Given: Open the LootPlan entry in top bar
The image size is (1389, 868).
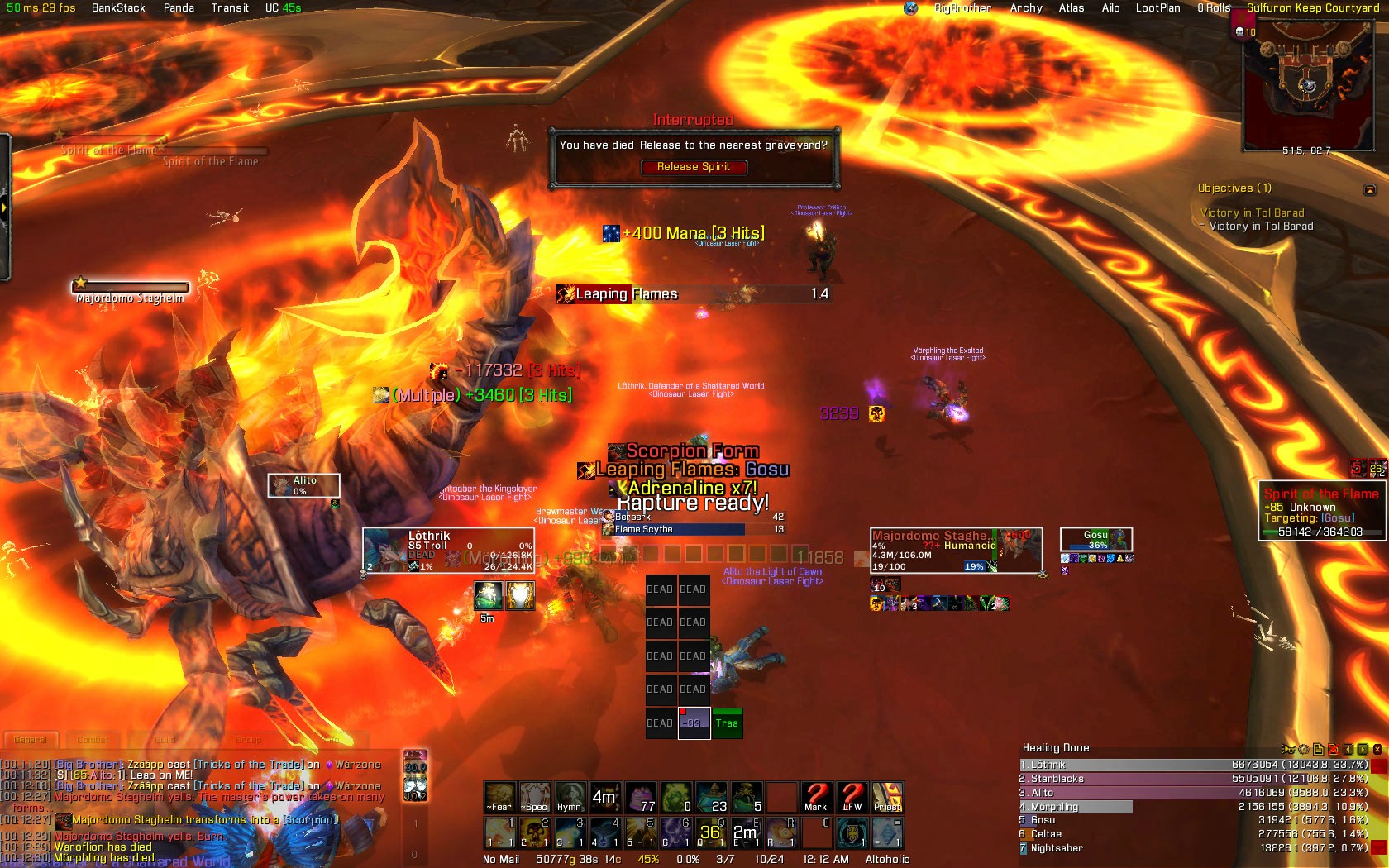Looking at the screenshot, I should 1157,7.
